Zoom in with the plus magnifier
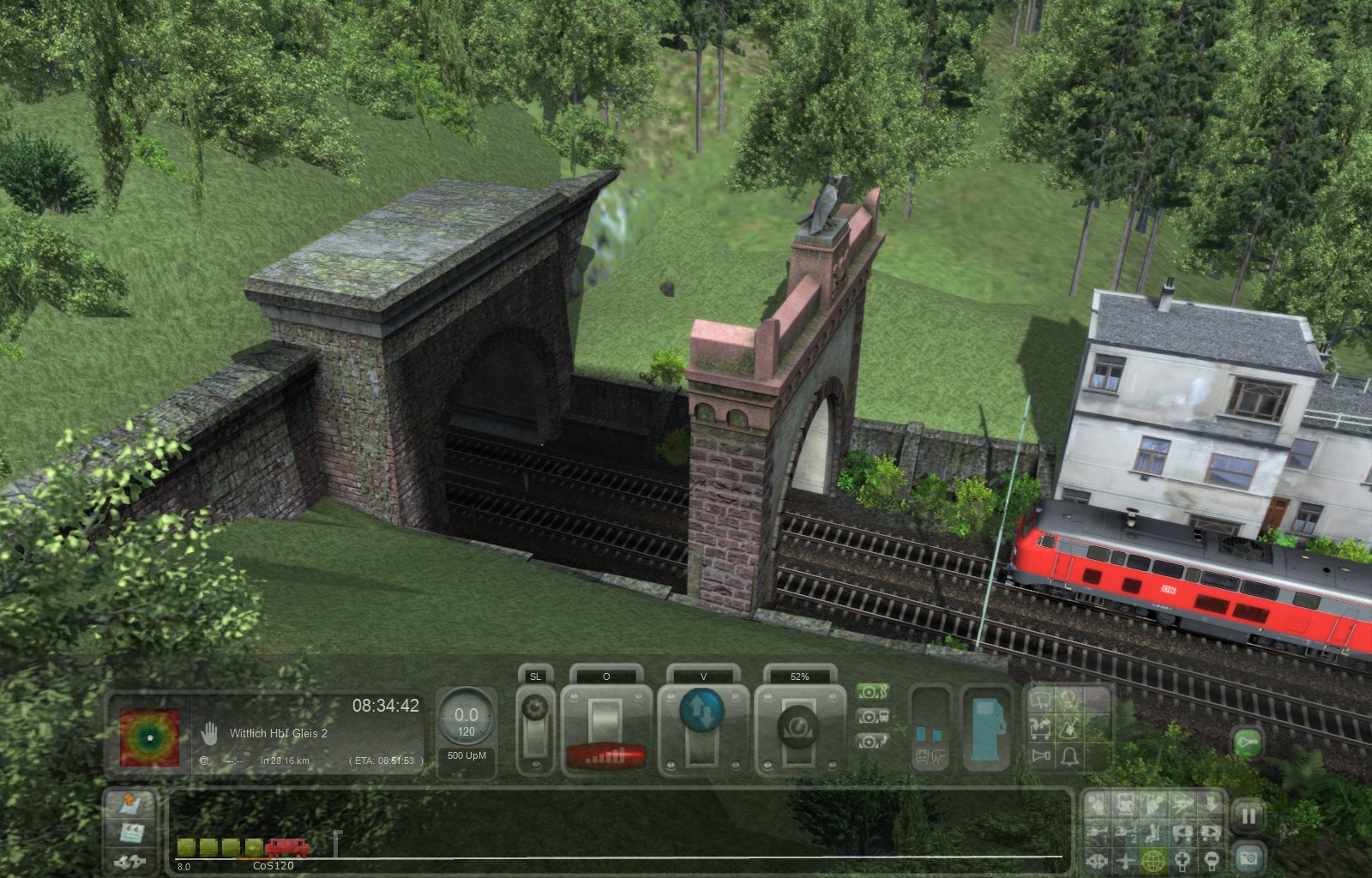This screenshot has height=878, width=1372. (x=1182, y=859)
